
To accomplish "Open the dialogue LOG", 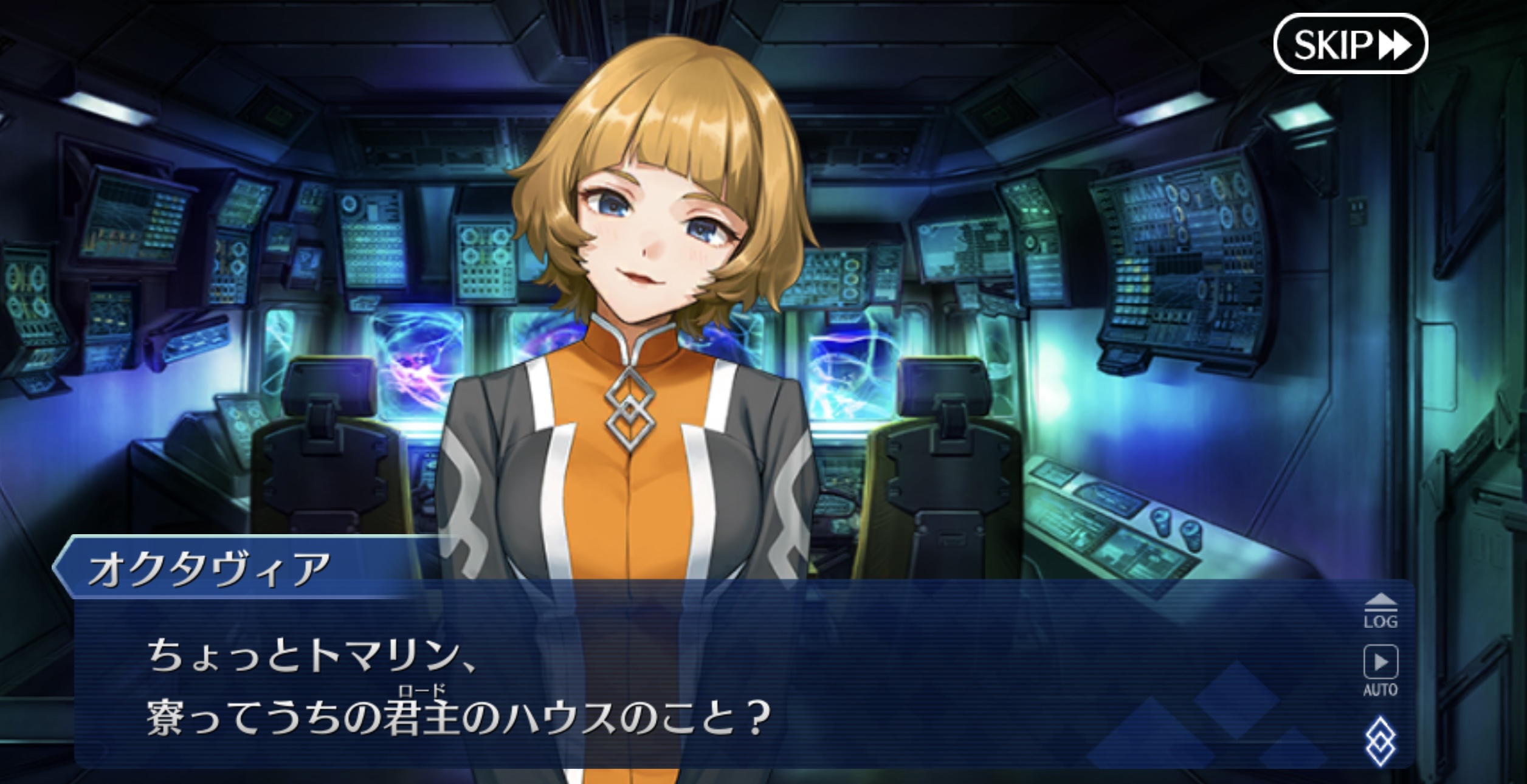I will 1381,611.
